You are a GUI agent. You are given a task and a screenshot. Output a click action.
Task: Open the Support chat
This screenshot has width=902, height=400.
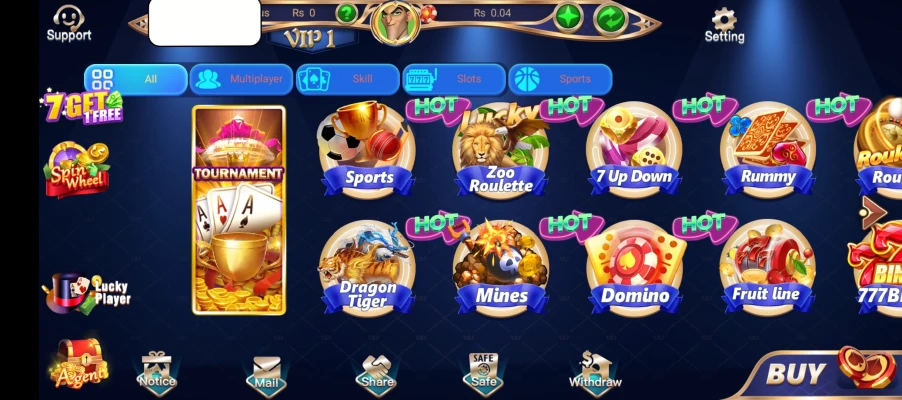tap(68, 24)
